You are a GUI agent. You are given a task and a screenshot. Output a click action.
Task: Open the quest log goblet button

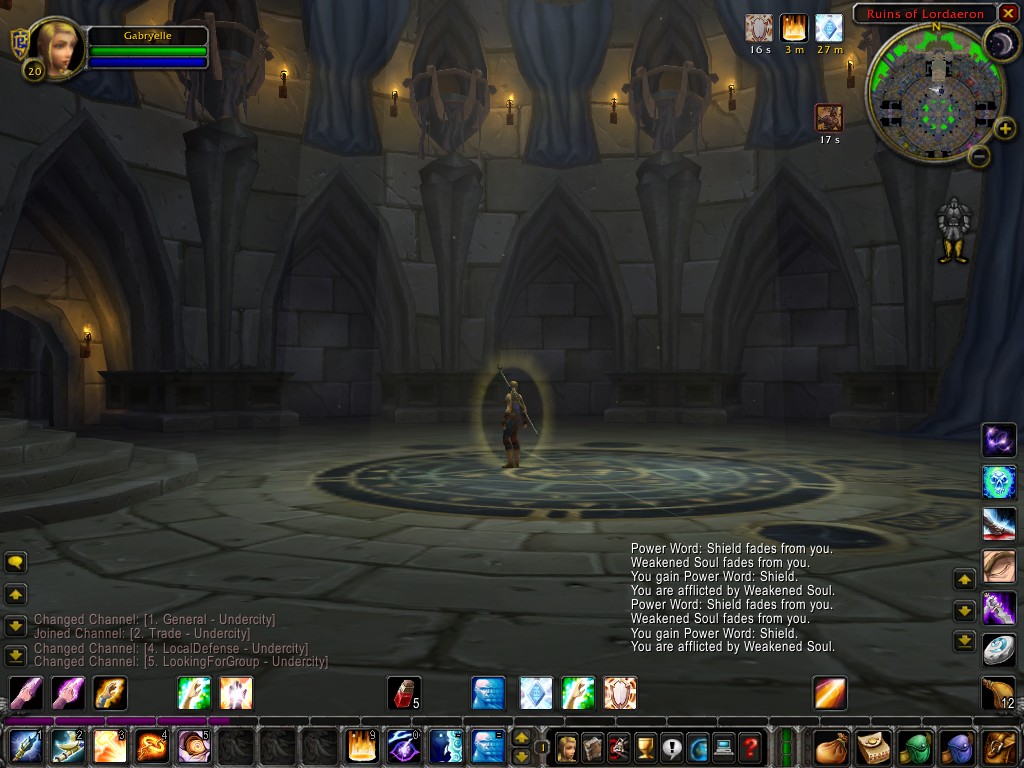coord(645,747)
